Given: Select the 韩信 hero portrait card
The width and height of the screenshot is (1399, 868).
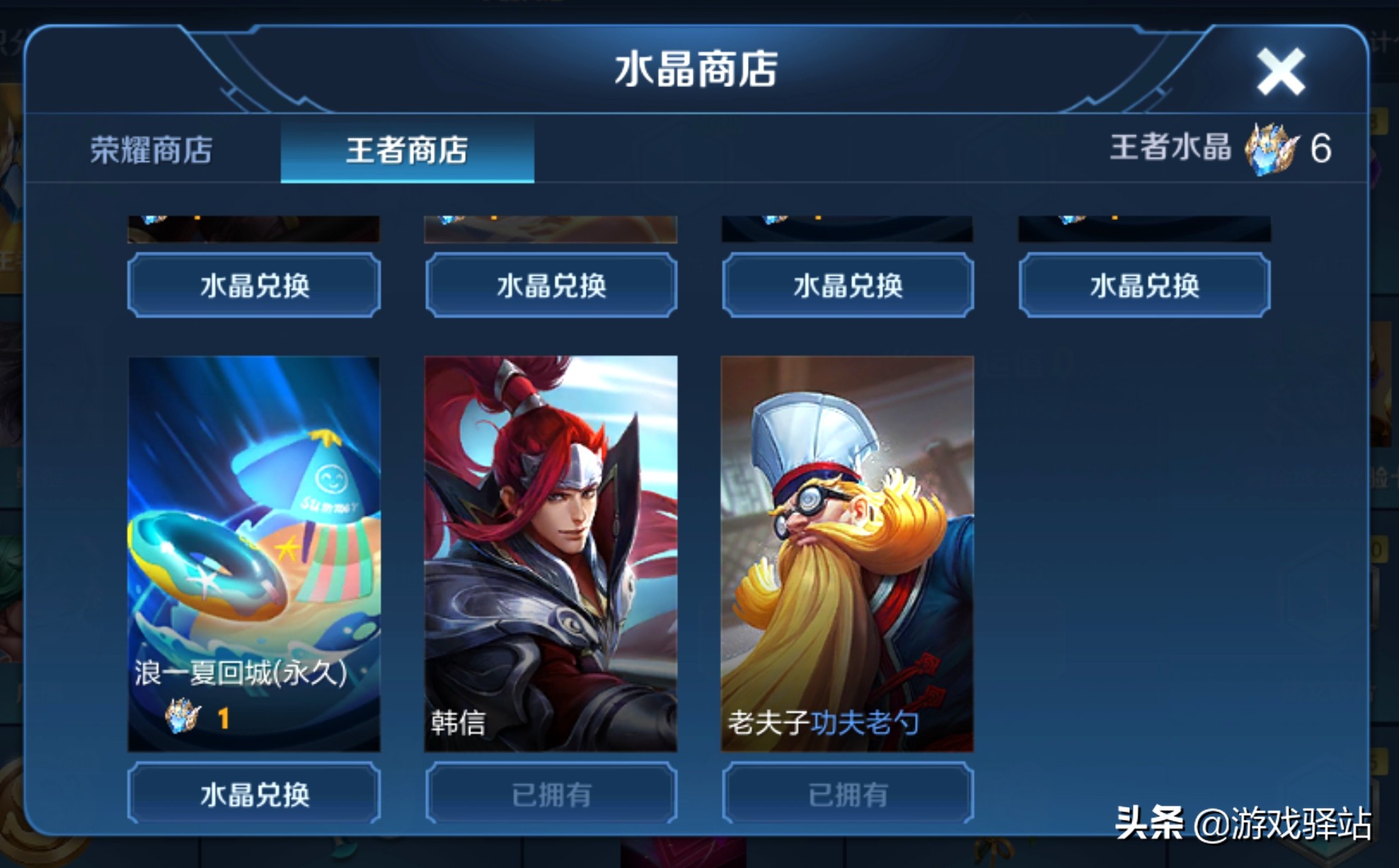Looking at the screenshot, I should click(x=551, y=552).
